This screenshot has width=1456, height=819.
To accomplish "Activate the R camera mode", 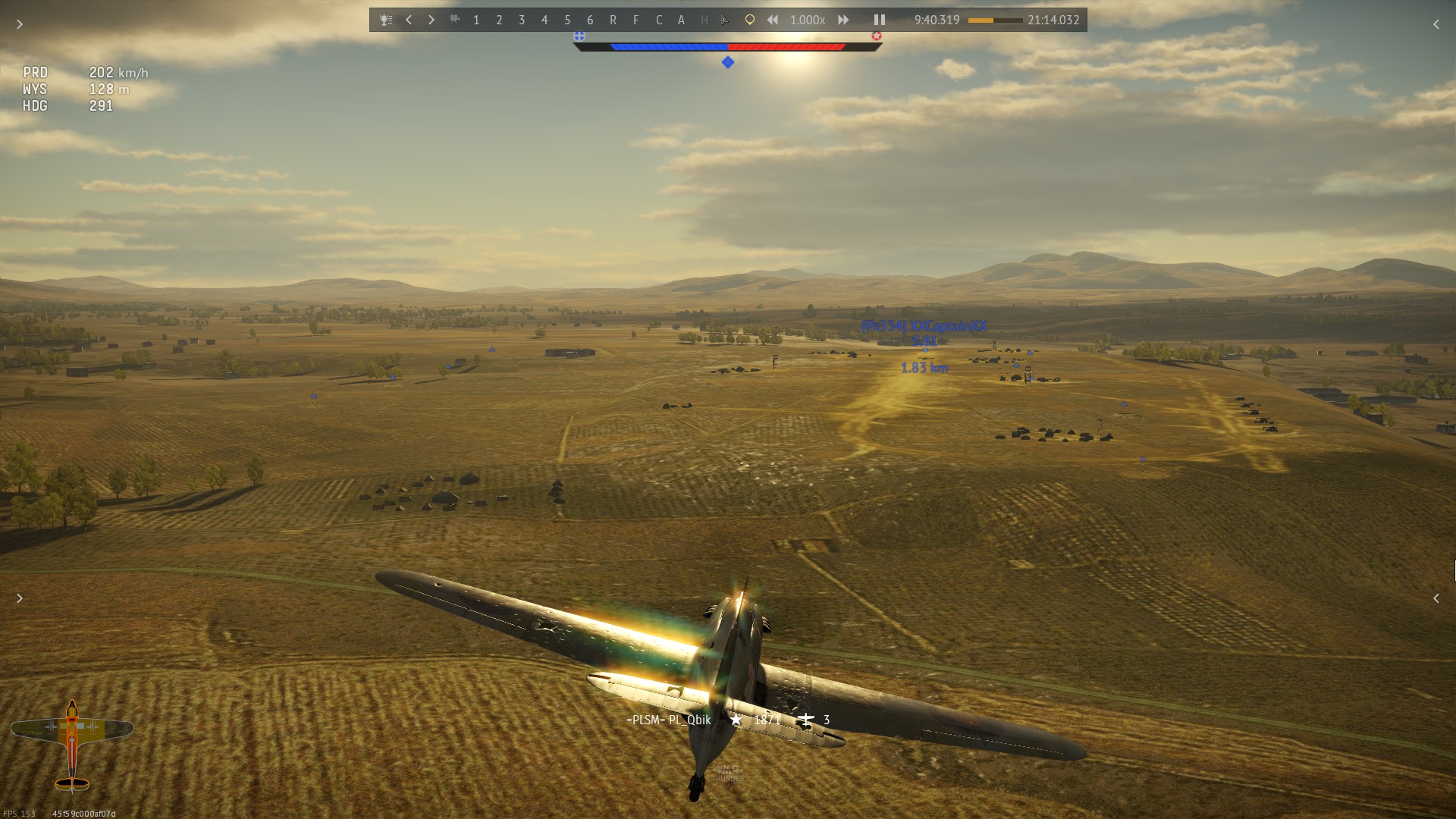I will (613, 20).
